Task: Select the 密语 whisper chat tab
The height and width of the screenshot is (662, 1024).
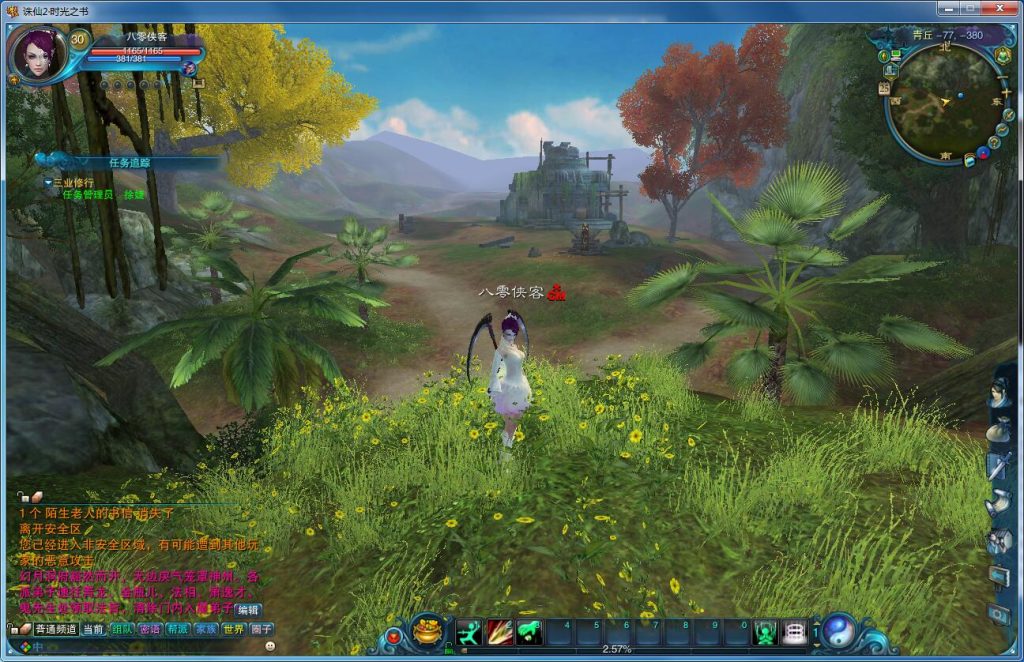Action: (x=150, y=630)
